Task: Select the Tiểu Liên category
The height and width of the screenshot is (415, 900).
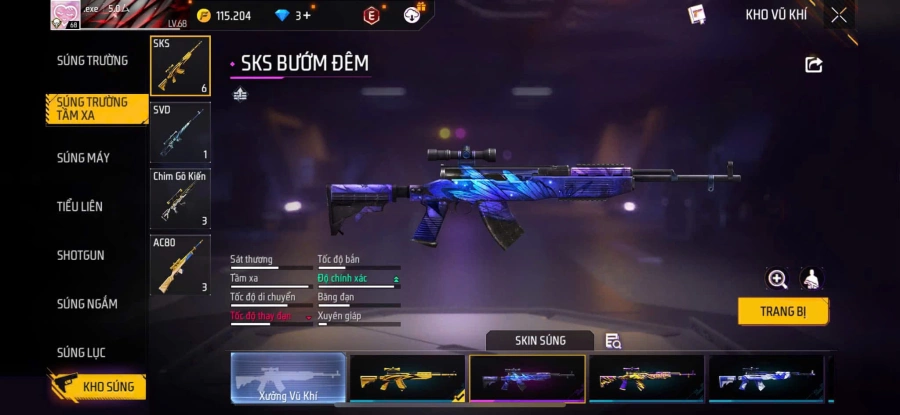Action: click(80, 206)
